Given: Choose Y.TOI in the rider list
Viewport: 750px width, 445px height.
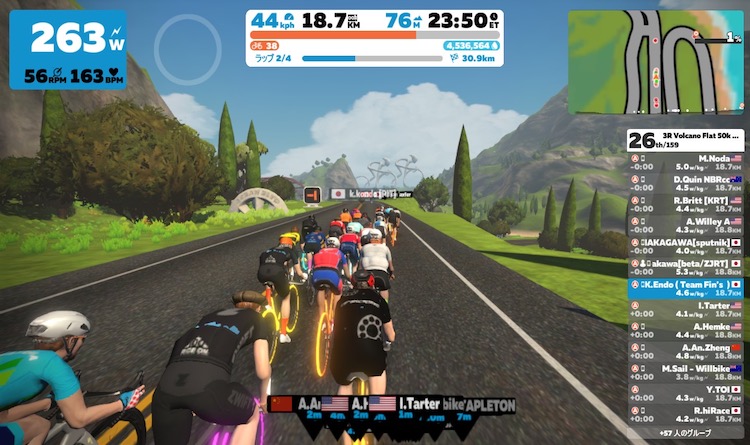Looking at the screenshot, I should (686, 392).
